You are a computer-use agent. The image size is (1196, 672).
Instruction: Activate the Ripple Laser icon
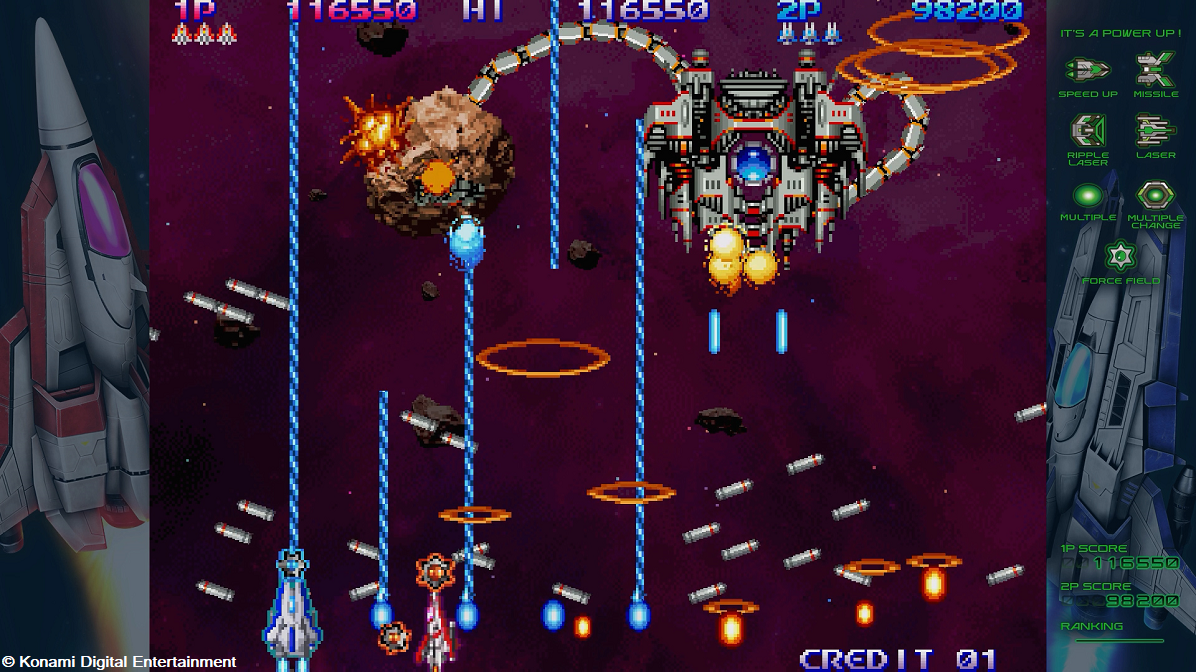pyautogui.click(x=1087, y=131)
